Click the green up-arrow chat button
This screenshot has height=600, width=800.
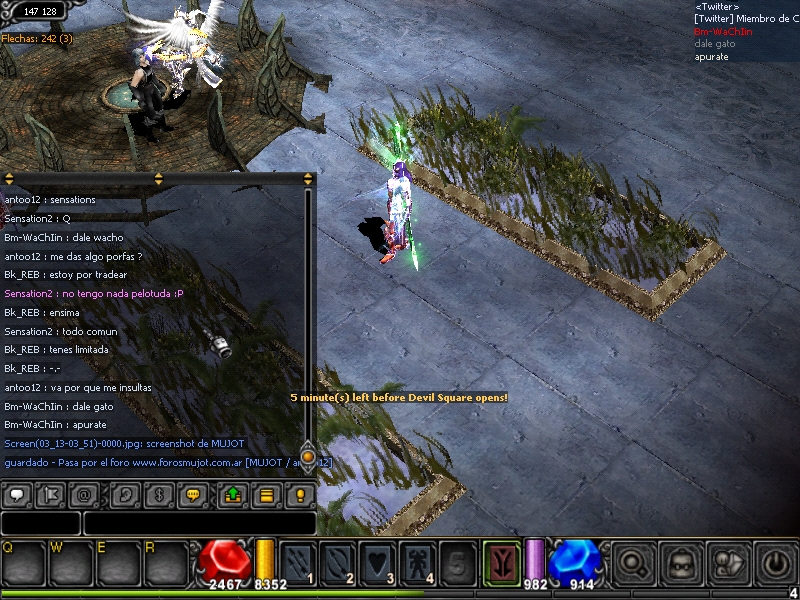tap(232, 494)
